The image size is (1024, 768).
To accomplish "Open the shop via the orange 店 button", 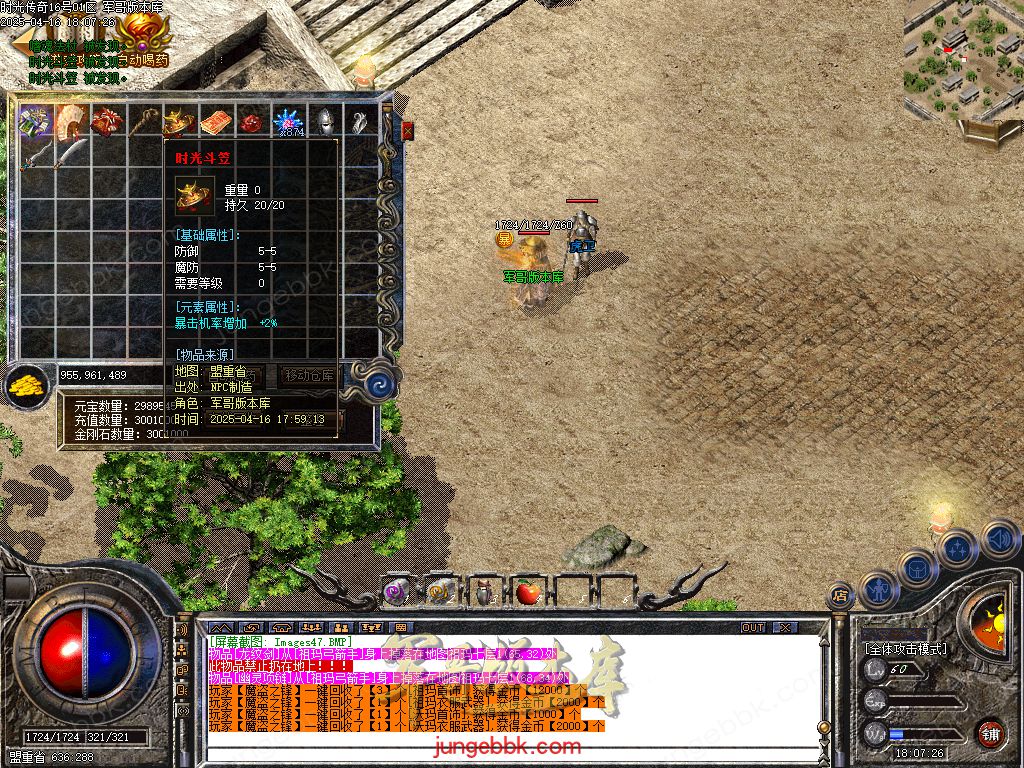I will click(840, 596).
